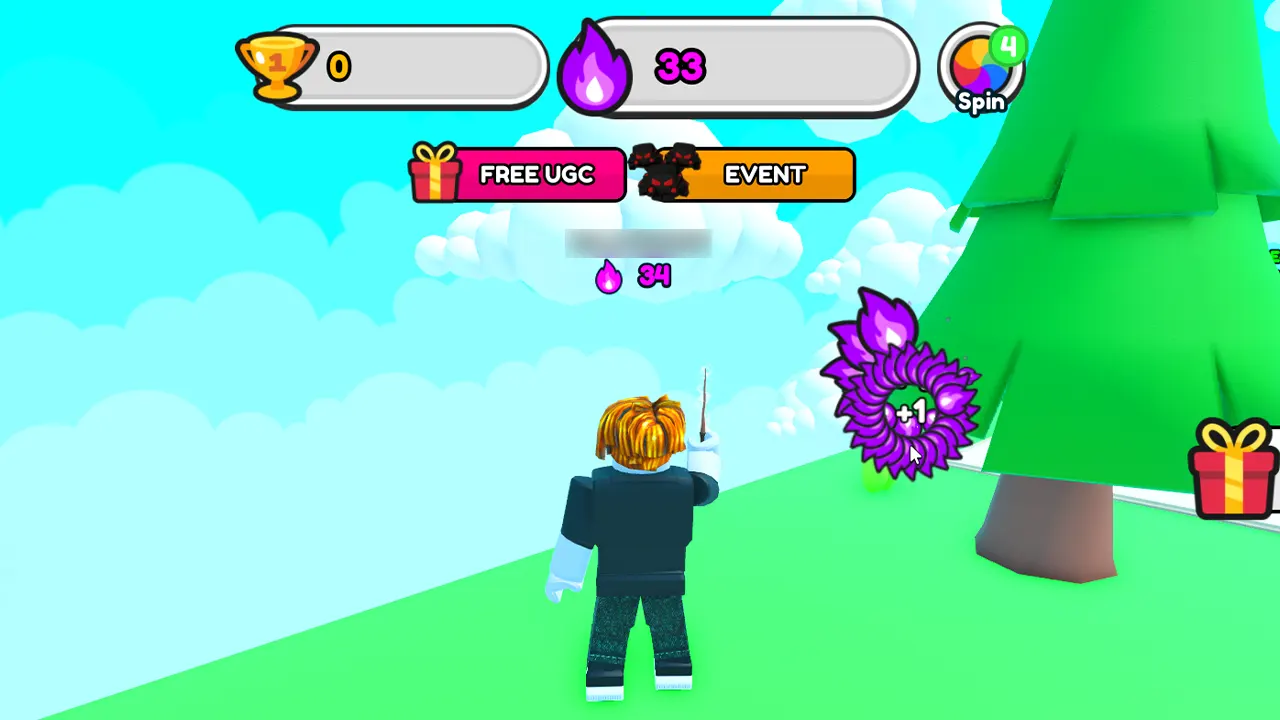
Task: Select the +1 pickup indicator
Action: click(x=912, y=411)
